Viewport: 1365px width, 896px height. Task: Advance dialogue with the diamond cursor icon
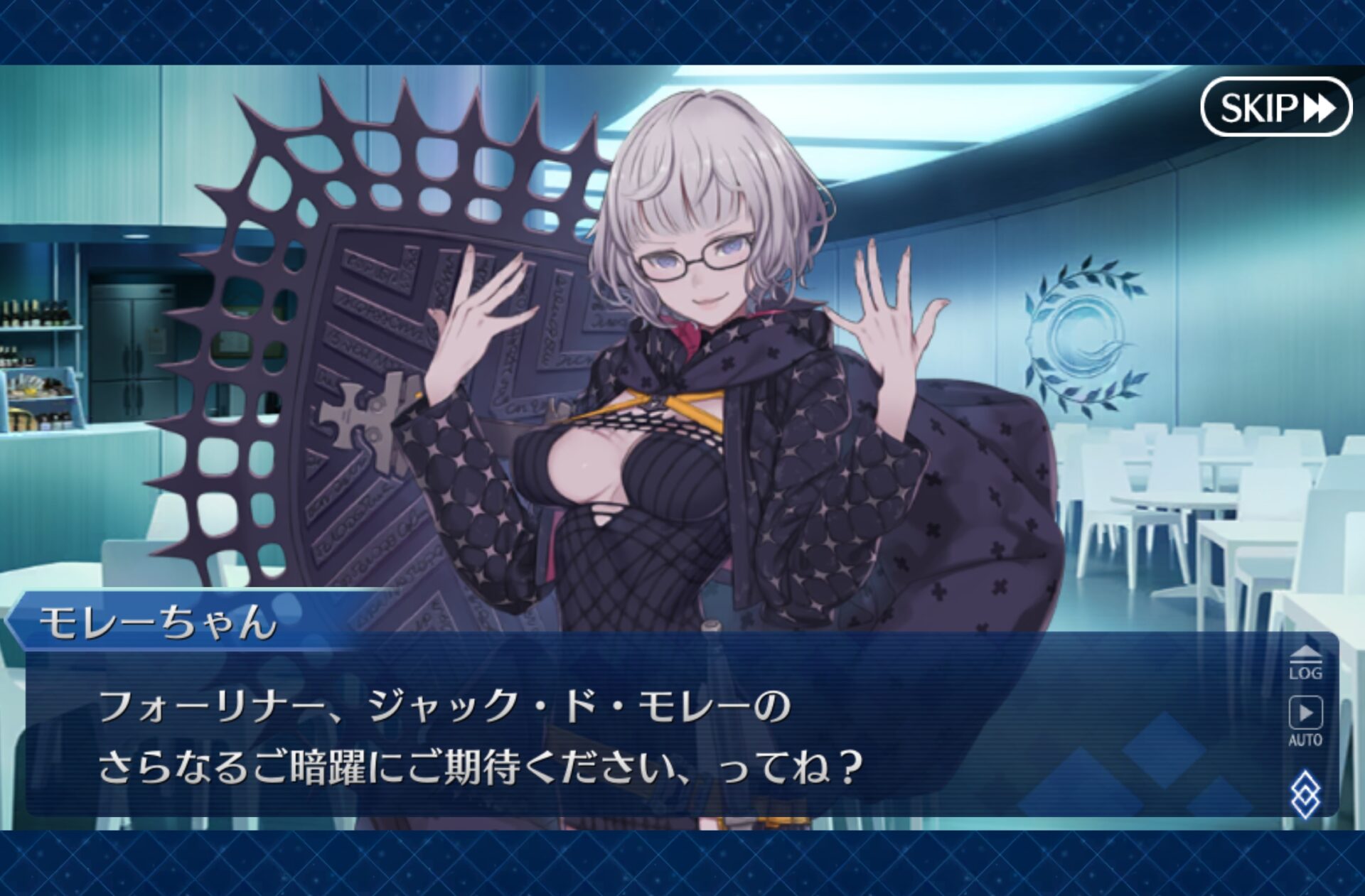[1305, 793]
